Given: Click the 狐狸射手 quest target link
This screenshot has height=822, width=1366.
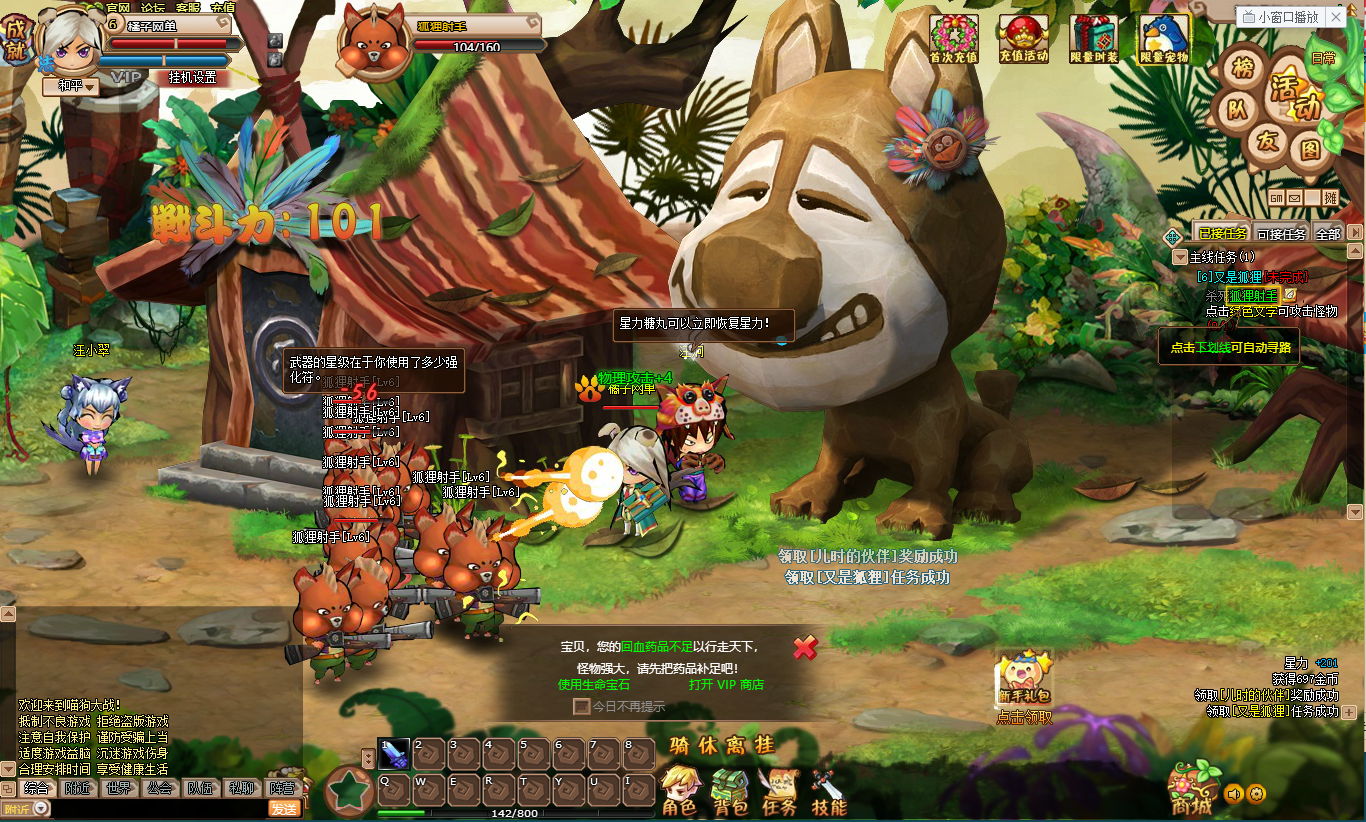Looking at the screenshot, I should [x=1253, y=296].
